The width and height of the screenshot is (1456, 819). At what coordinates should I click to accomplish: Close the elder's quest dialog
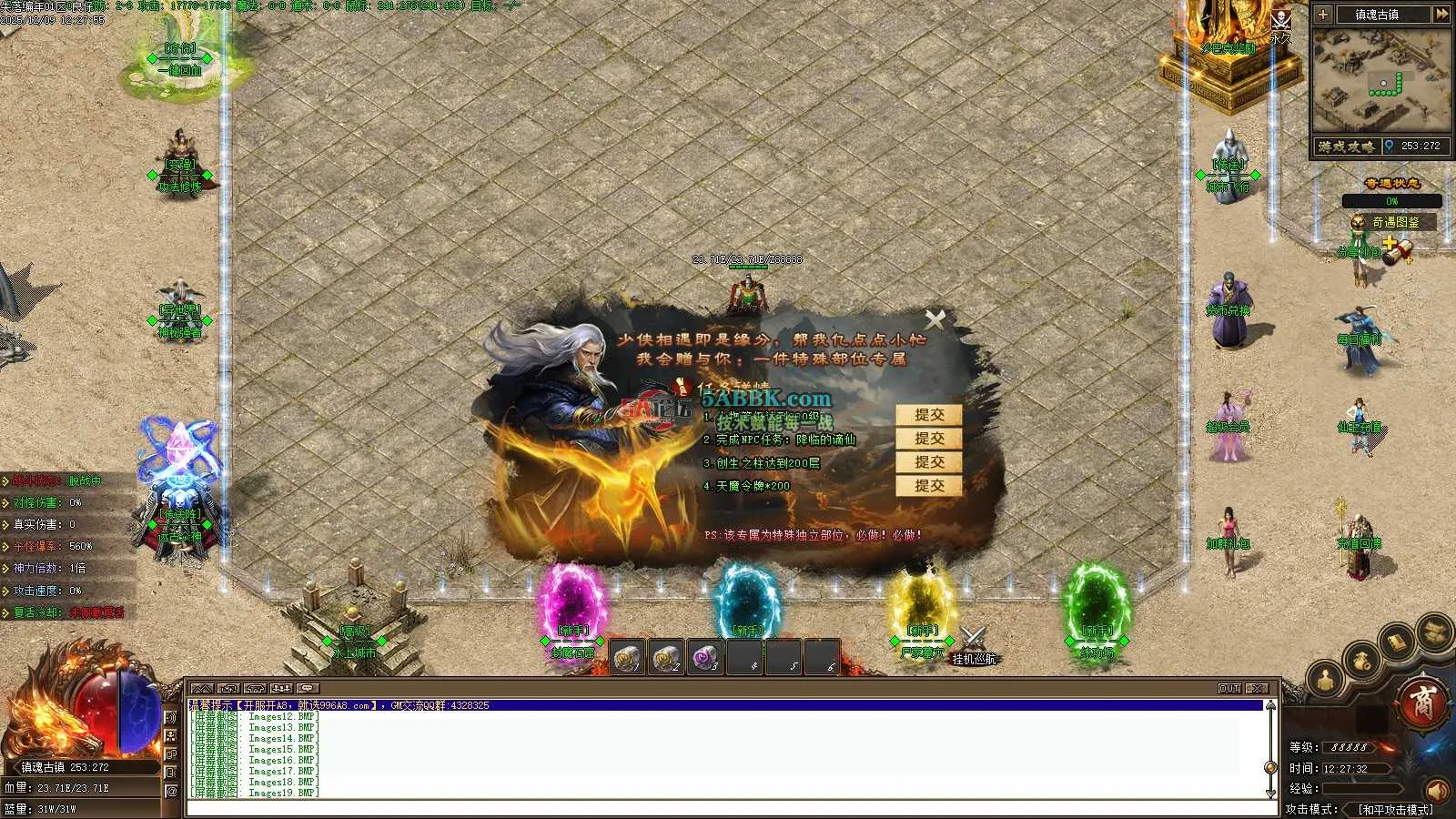coord(935,318)
